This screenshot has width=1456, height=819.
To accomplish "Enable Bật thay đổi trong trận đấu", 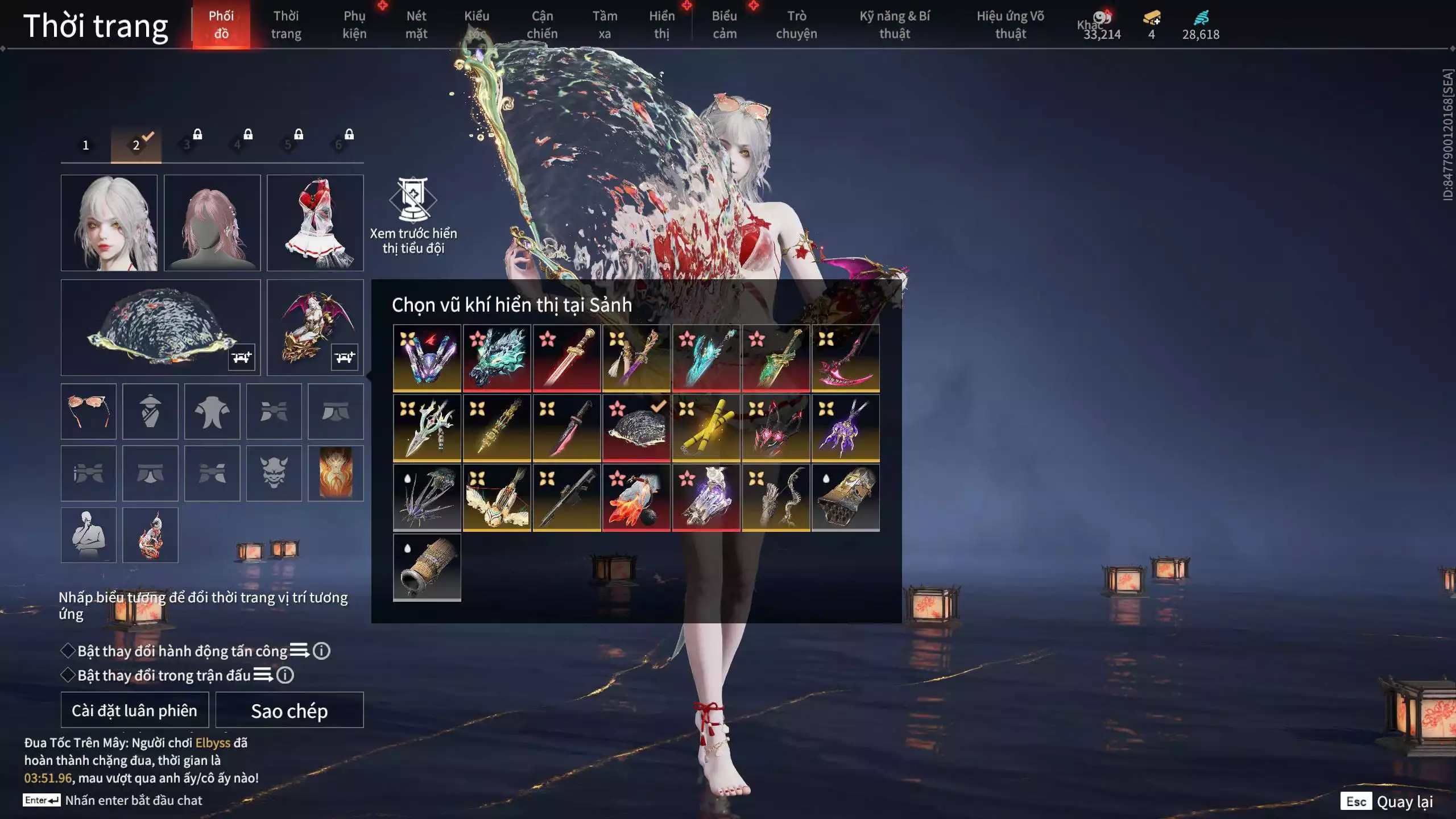I will [68, 675].
